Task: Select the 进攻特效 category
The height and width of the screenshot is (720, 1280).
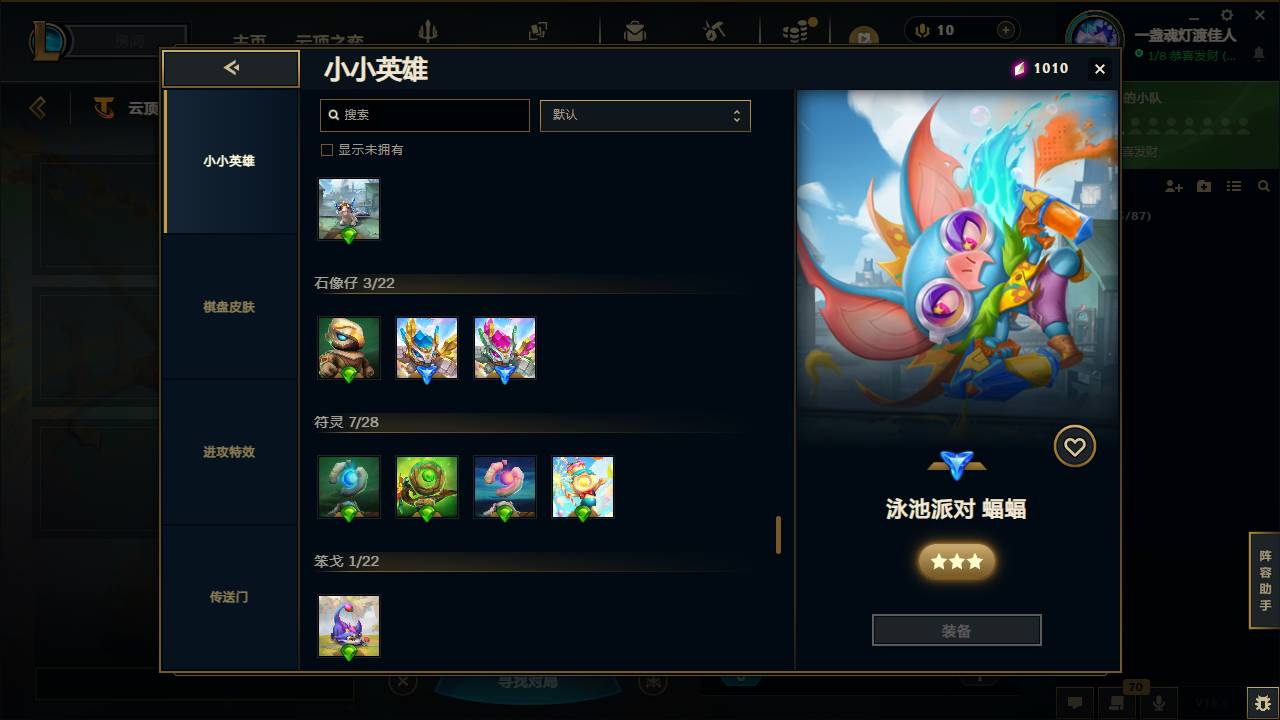Action: coord(230,452)
